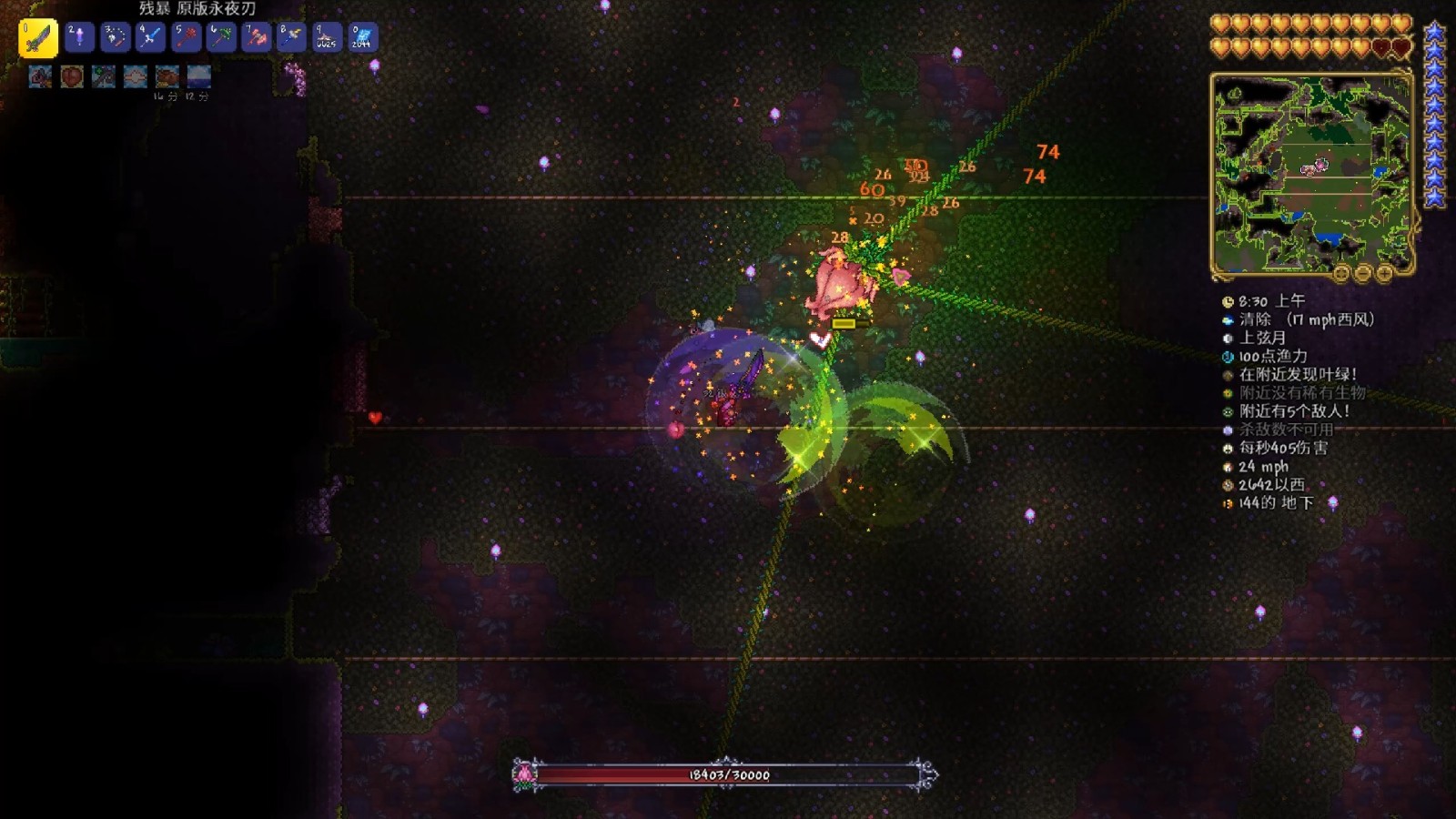This screenshot has height=819, width=1456.
Task: Switch to the green pickaxe slot
Action: (221, 37)
